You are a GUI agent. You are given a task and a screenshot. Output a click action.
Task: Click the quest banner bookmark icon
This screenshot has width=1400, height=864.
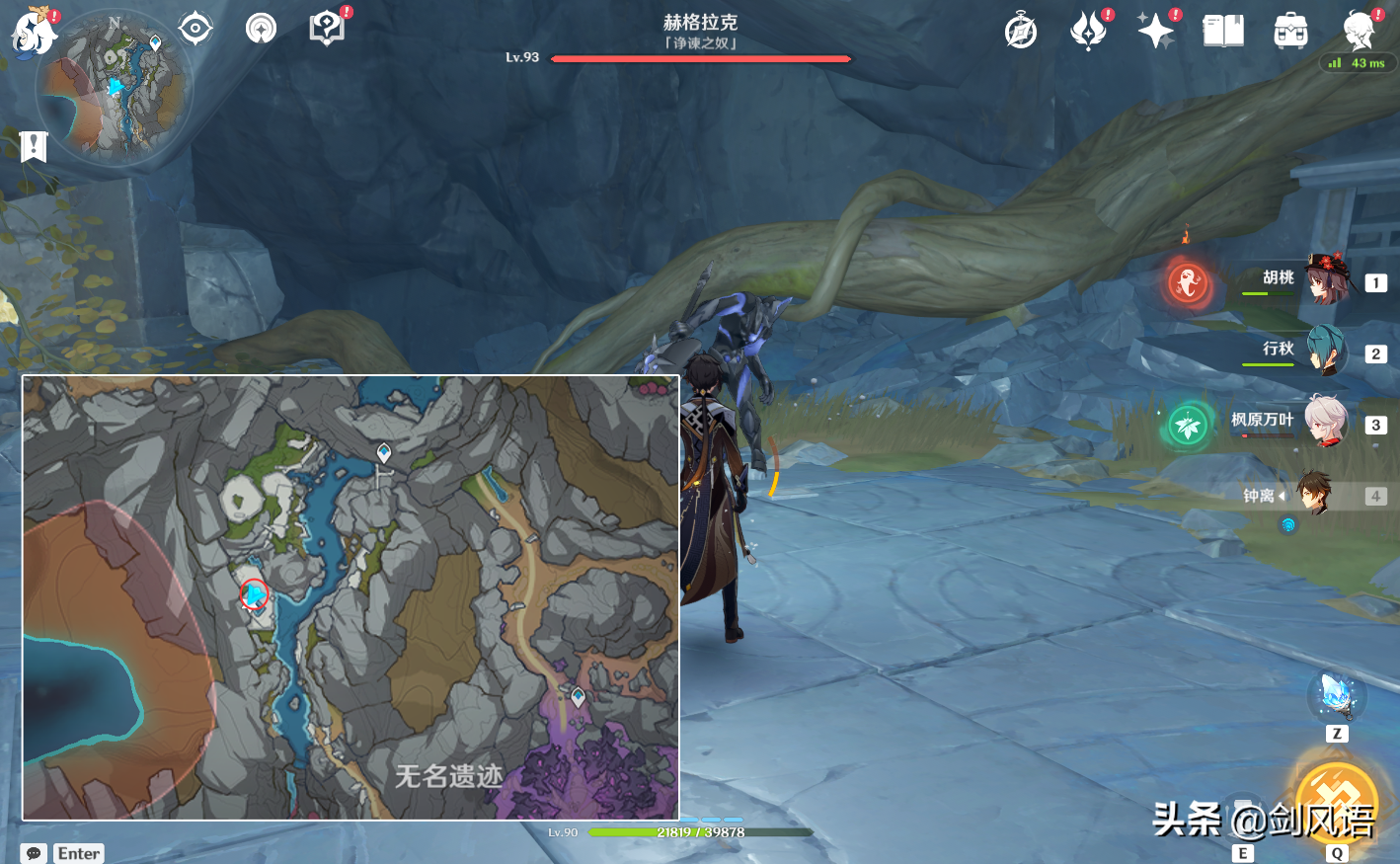(x=34, y=147)
